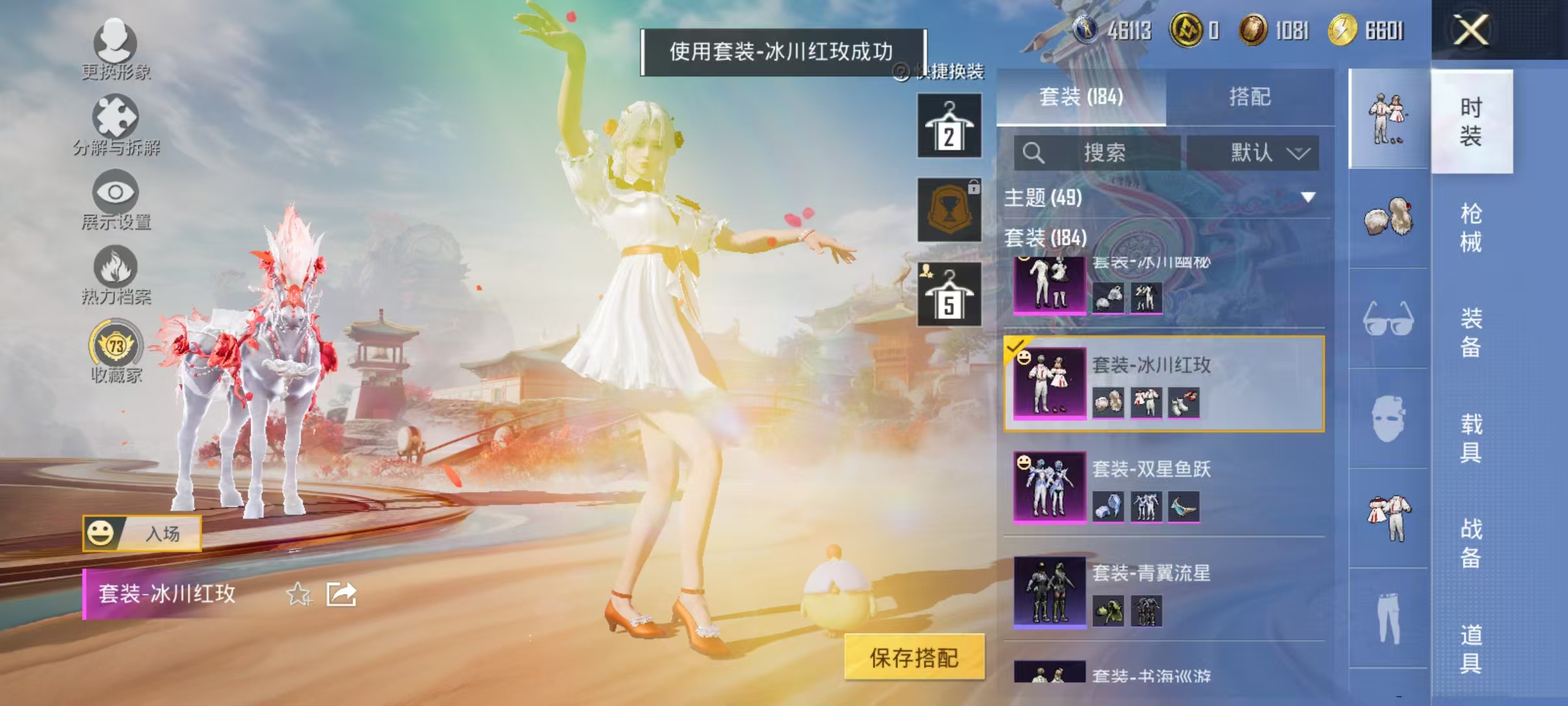Select the 套装-双星鱼跃 outfit thumbnail
The image size is (1568, 706).
point(1049,487)
